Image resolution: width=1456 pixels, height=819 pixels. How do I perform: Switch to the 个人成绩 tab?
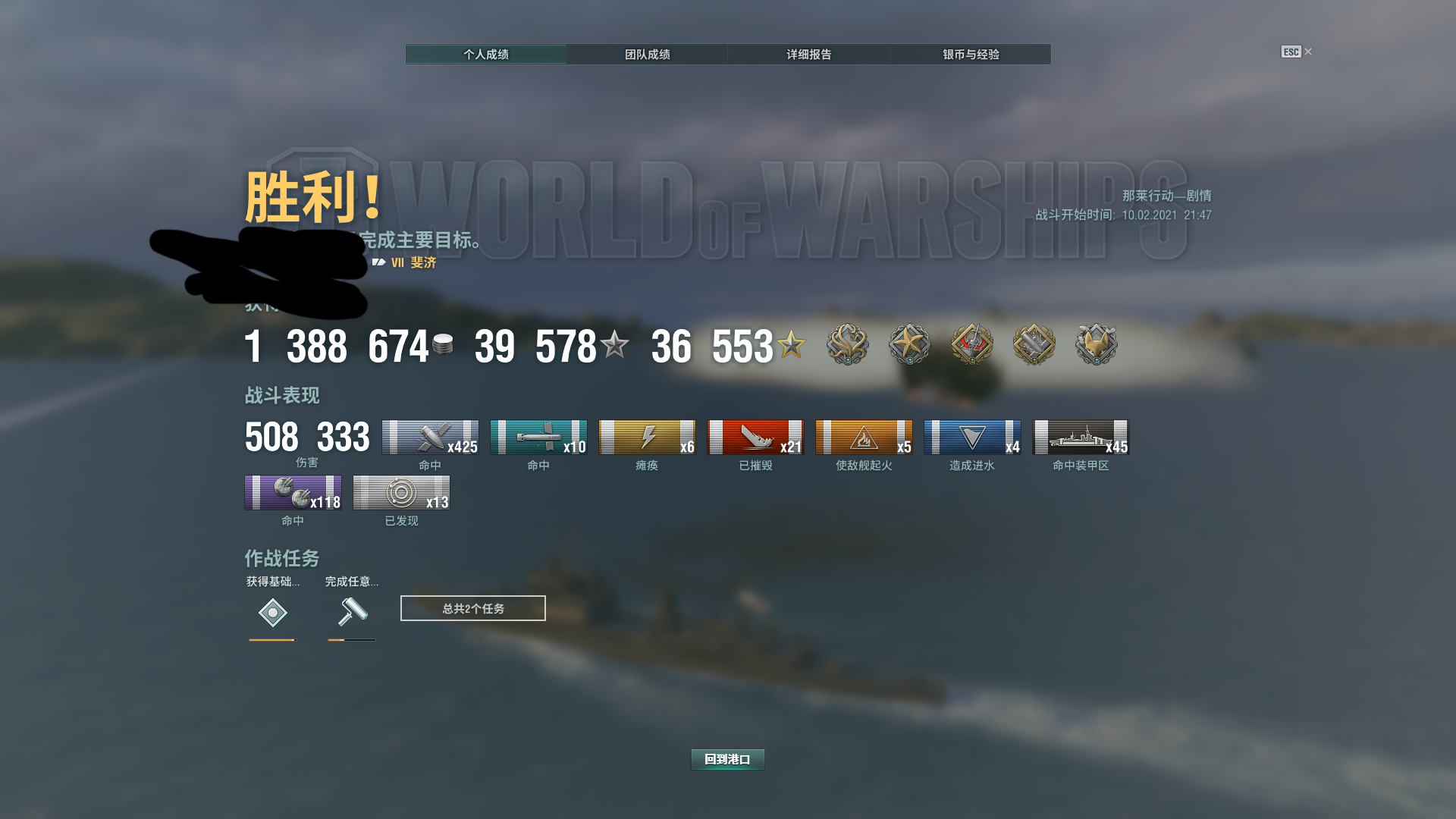coord(486,55)
